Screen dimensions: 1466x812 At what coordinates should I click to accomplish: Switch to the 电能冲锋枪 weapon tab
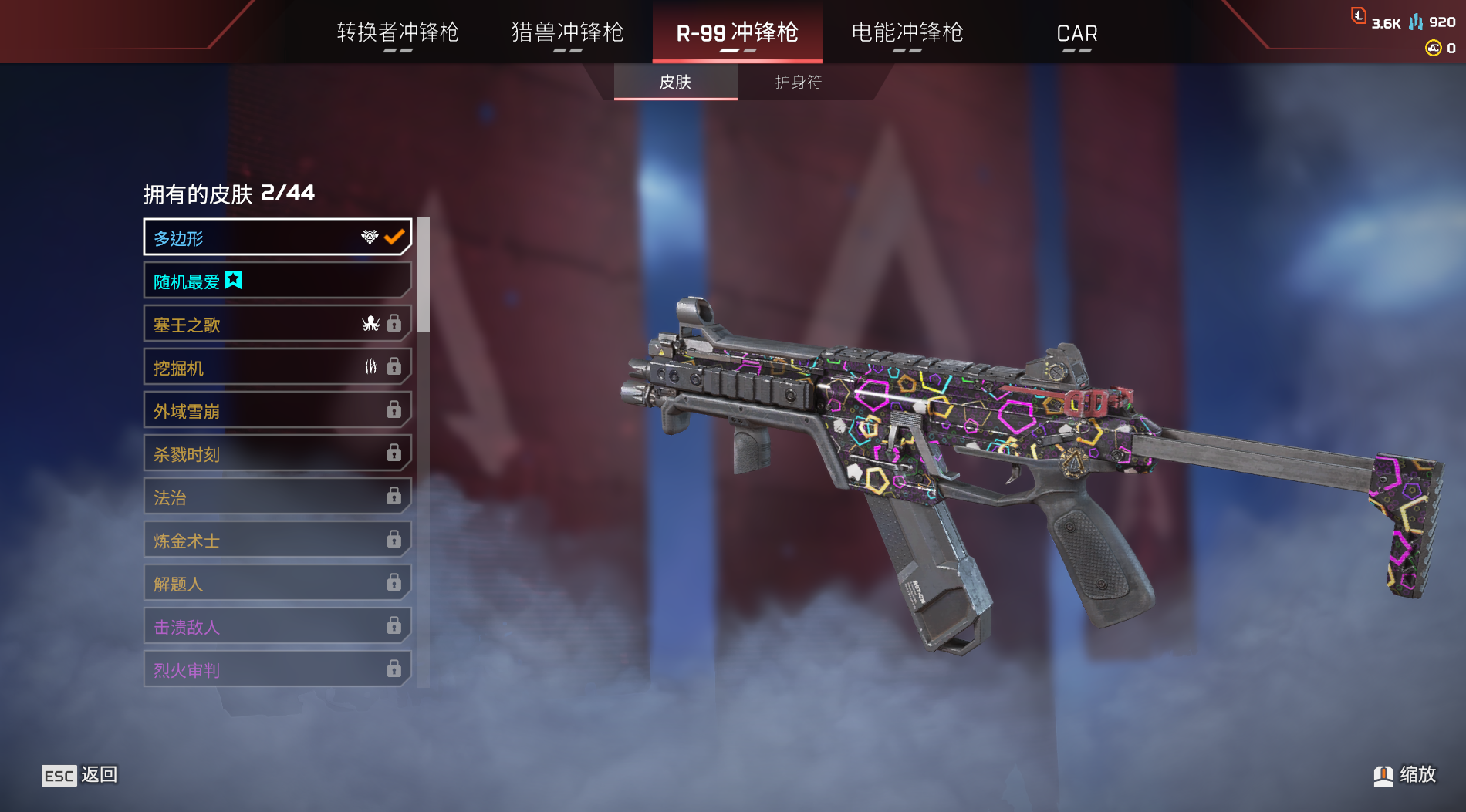[x=907, y=32]
